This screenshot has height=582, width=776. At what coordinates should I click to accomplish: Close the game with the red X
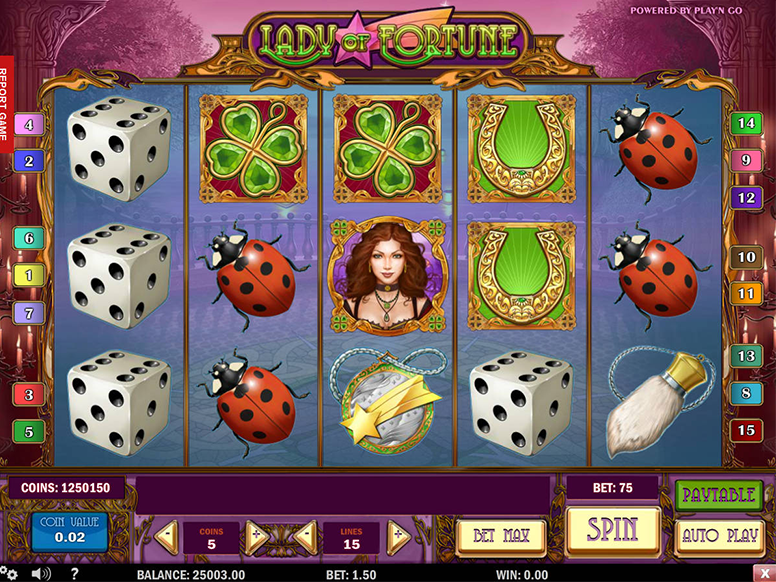(x=766, y=574)
